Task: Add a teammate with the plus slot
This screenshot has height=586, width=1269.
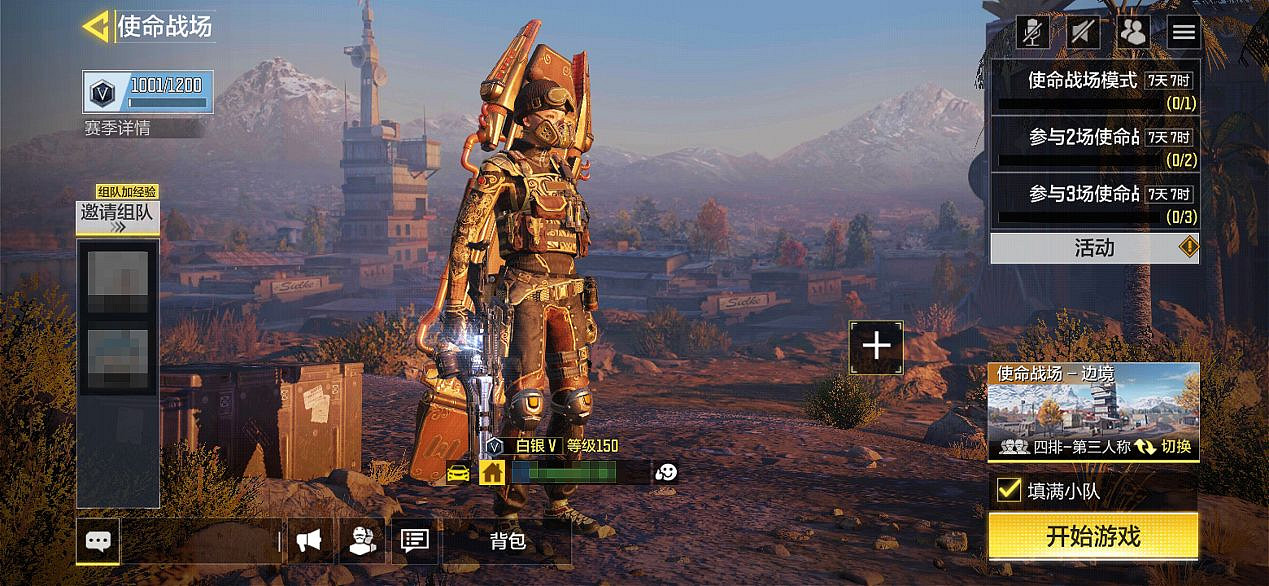Action: click(x=876, y=346)
